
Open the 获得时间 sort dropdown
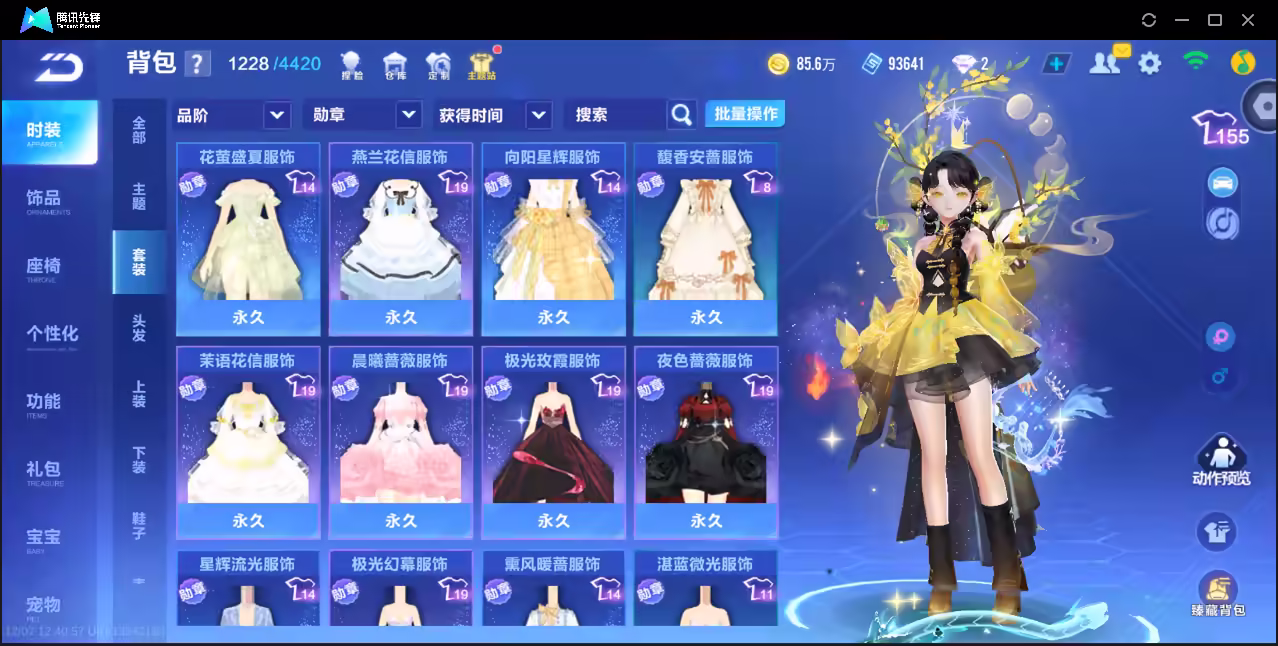tap(494, 115)
